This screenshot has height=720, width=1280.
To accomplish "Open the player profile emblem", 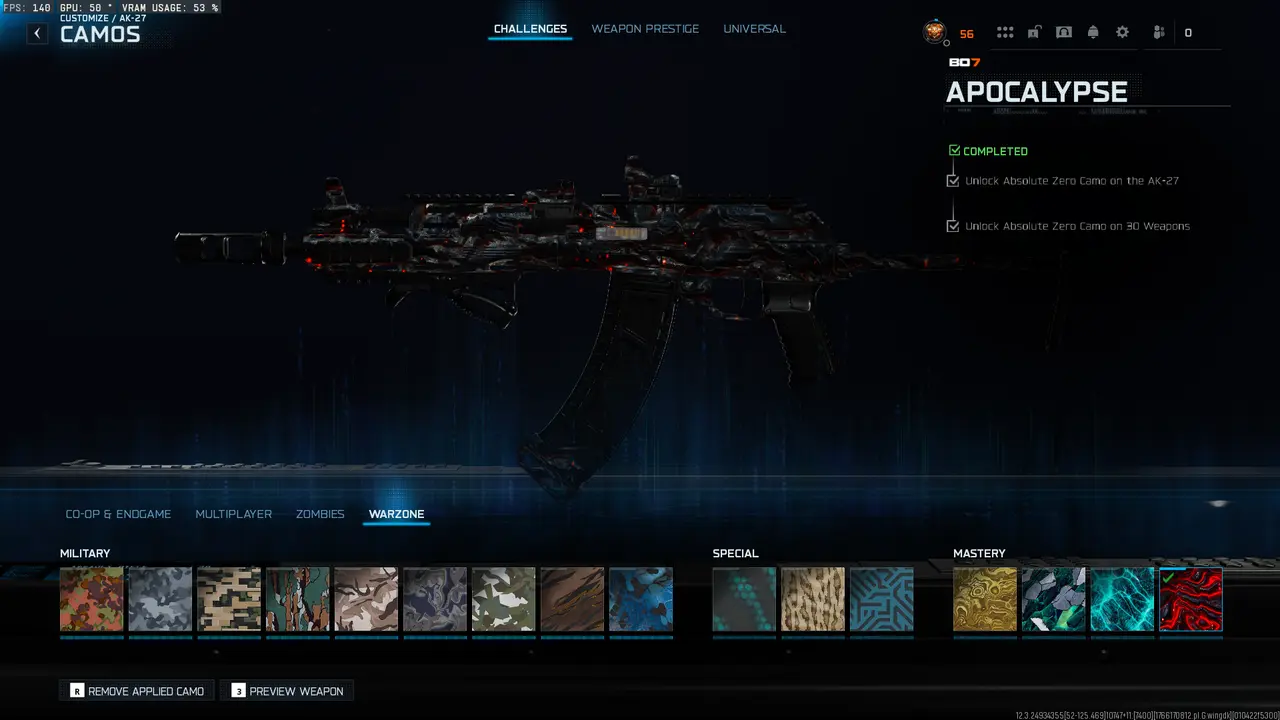I will [x=933, y=32].
